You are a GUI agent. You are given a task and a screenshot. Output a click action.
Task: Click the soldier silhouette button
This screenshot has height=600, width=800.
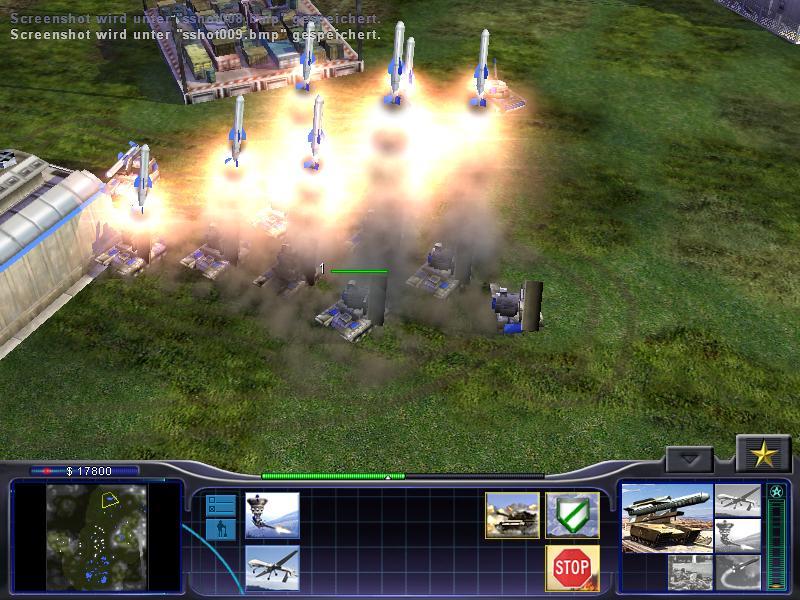(x=220, y=529)
